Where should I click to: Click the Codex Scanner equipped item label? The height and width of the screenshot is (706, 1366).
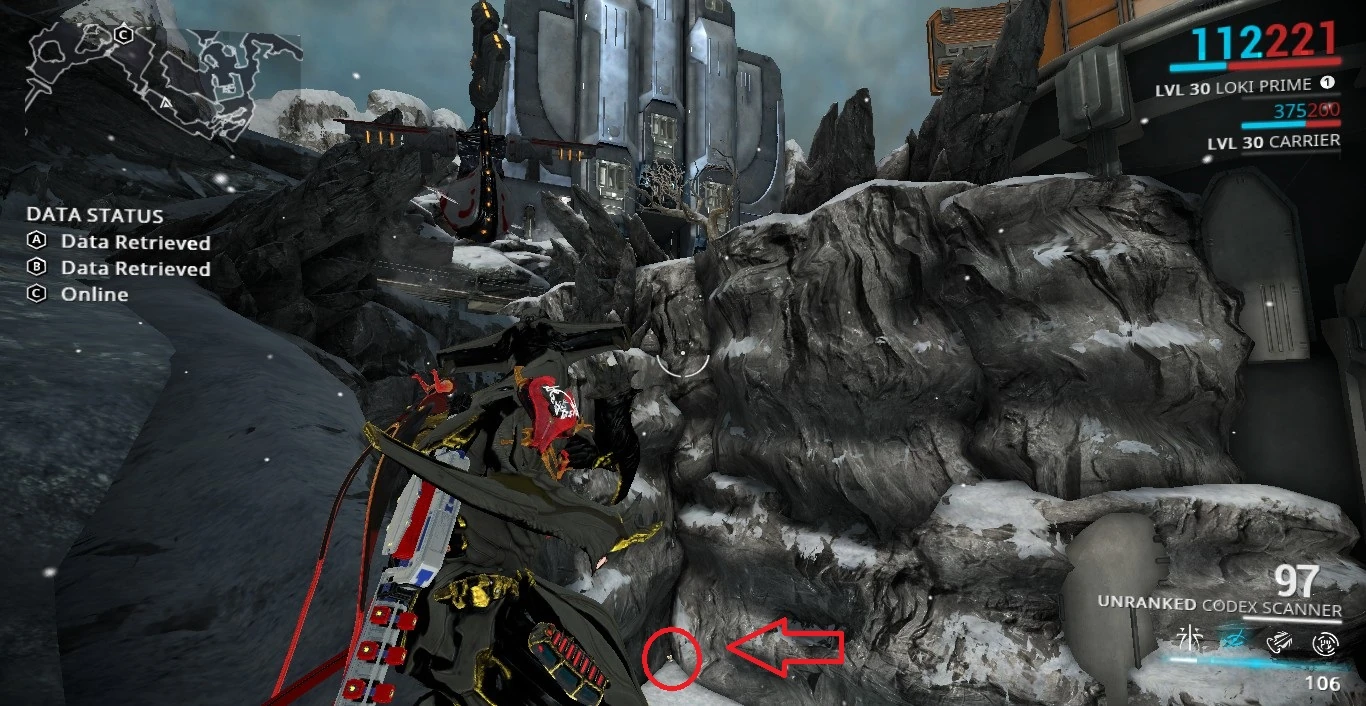click(1219, 607)
